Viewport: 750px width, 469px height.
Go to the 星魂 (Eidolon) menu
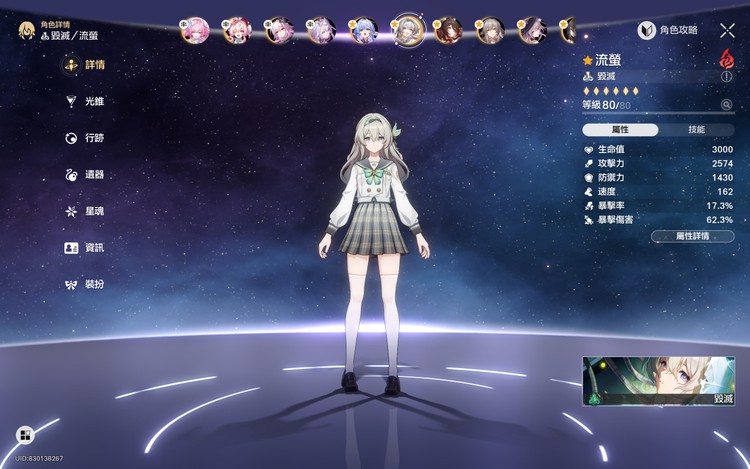pyautogui.click(x=84, y=211)
